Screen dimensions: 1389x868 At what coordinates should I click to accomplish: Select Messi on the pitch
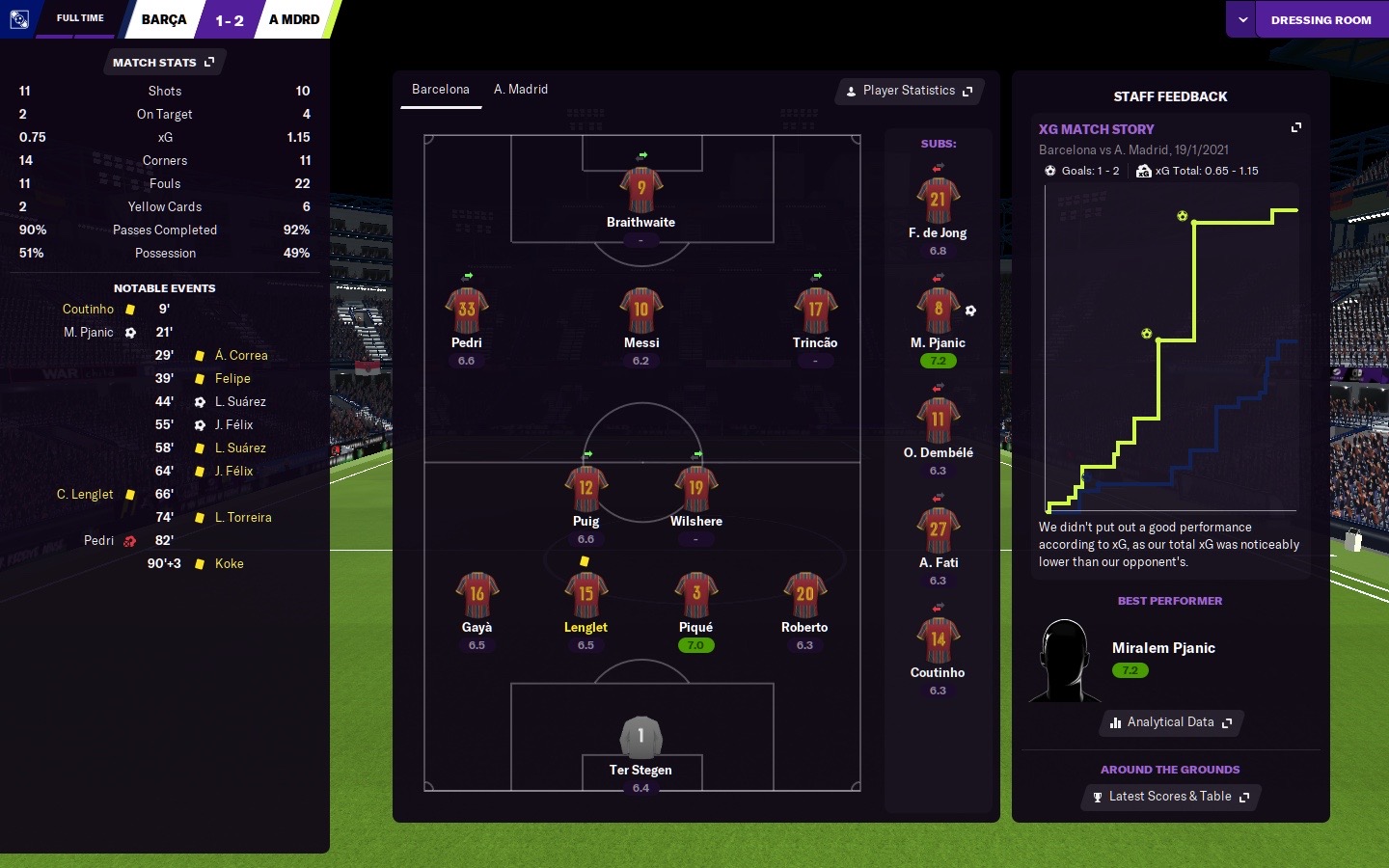tap(641, 311)
